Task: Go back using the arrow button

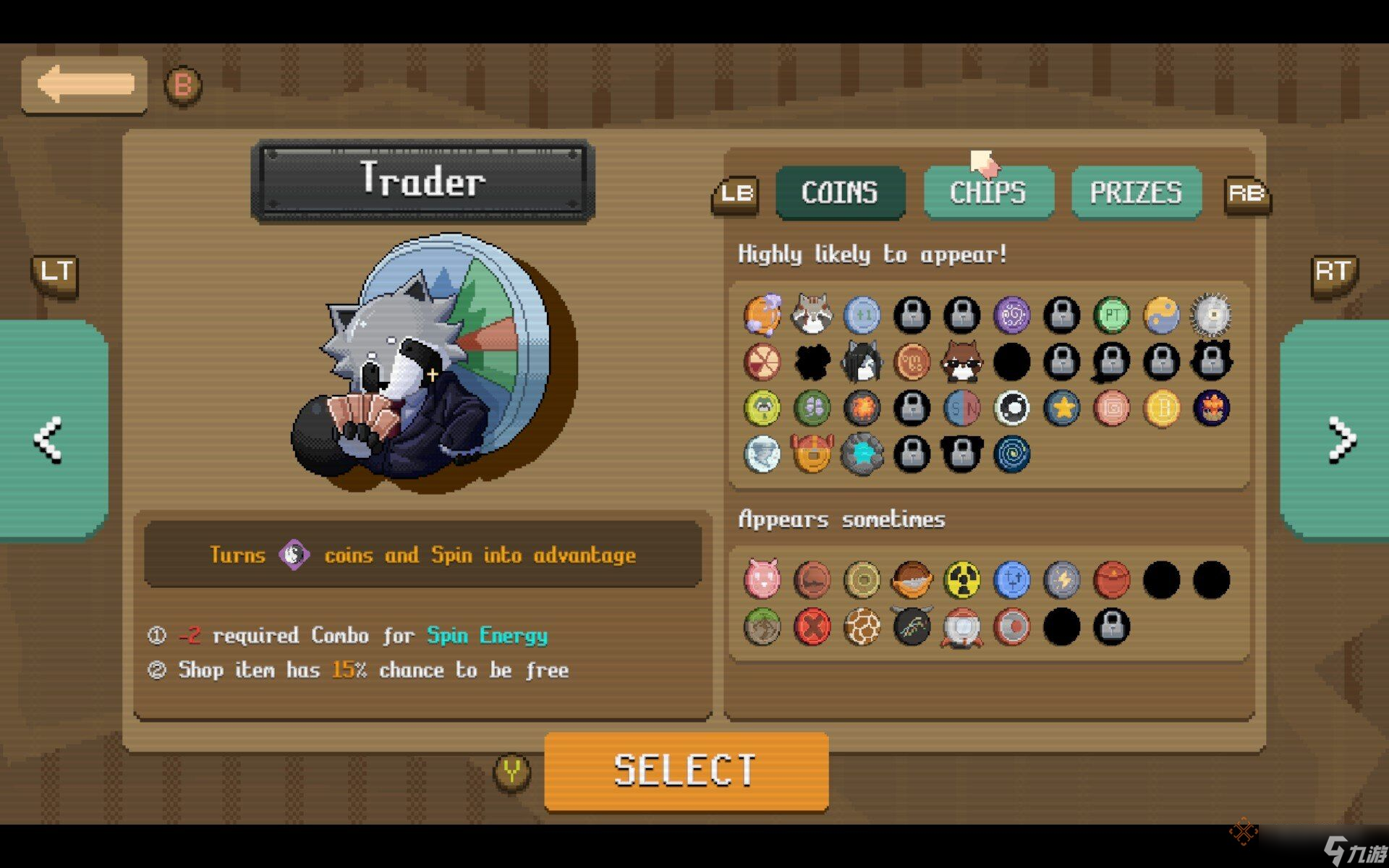Action: point(85,85)
